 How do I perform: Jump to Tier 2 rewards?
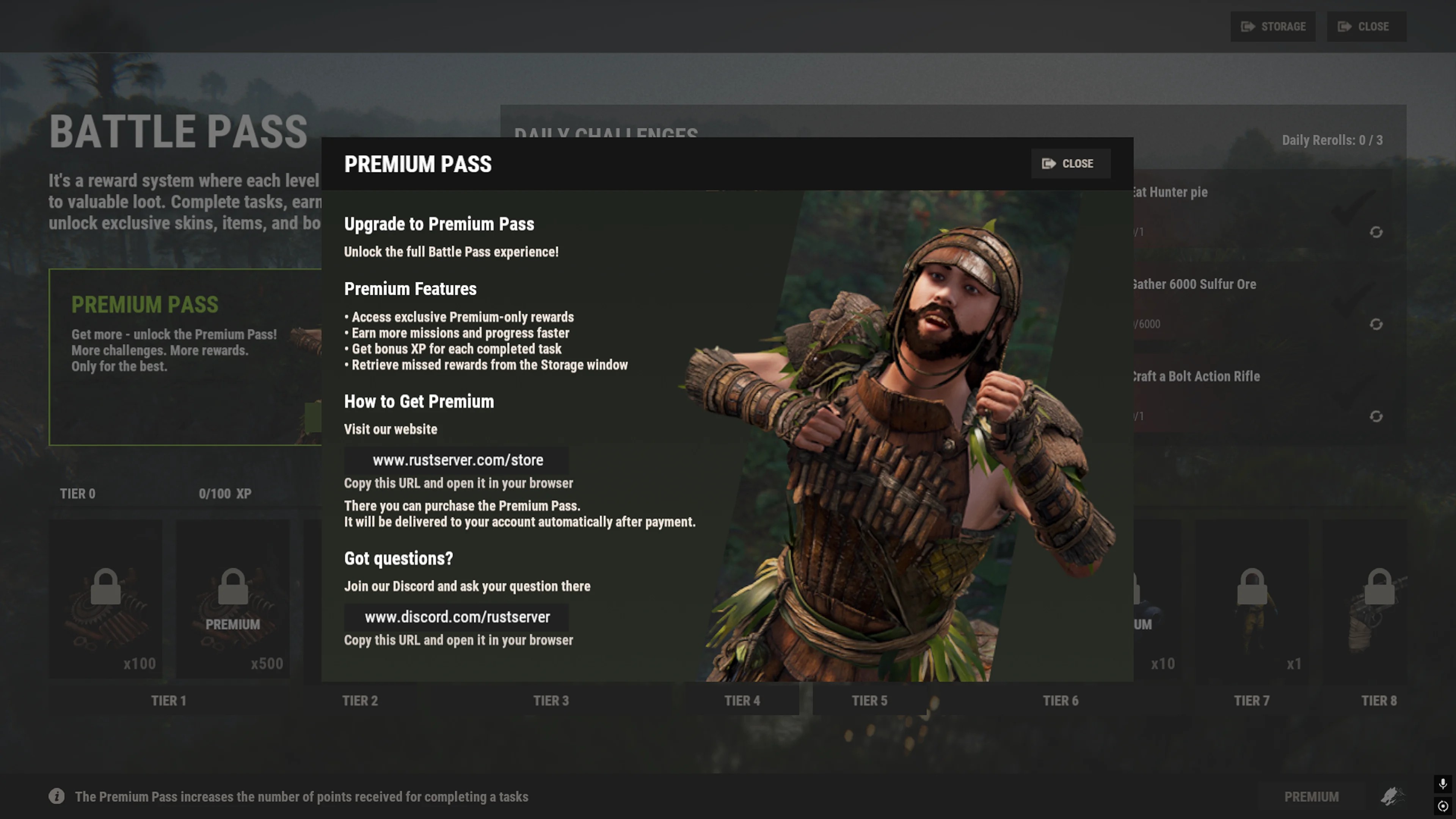pos(359,701)
